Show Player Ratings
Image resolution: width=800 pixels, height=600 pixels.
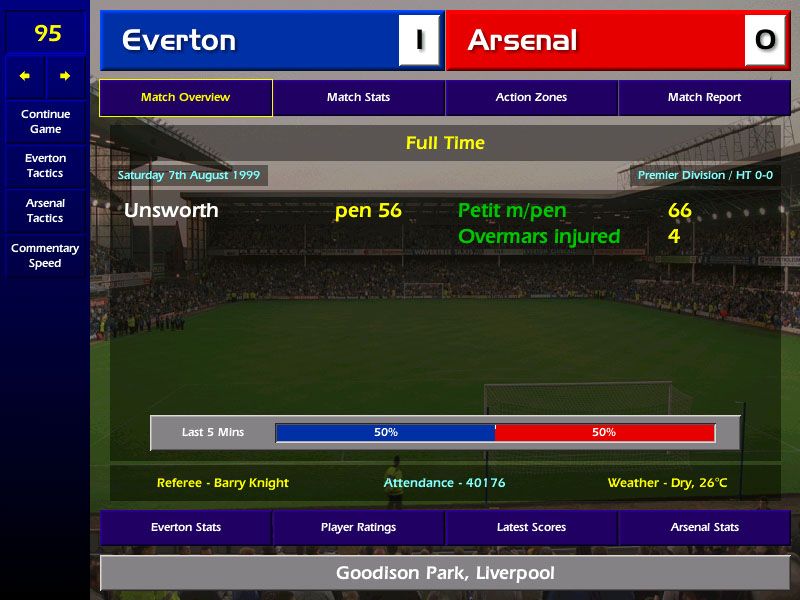pos(358,527)
